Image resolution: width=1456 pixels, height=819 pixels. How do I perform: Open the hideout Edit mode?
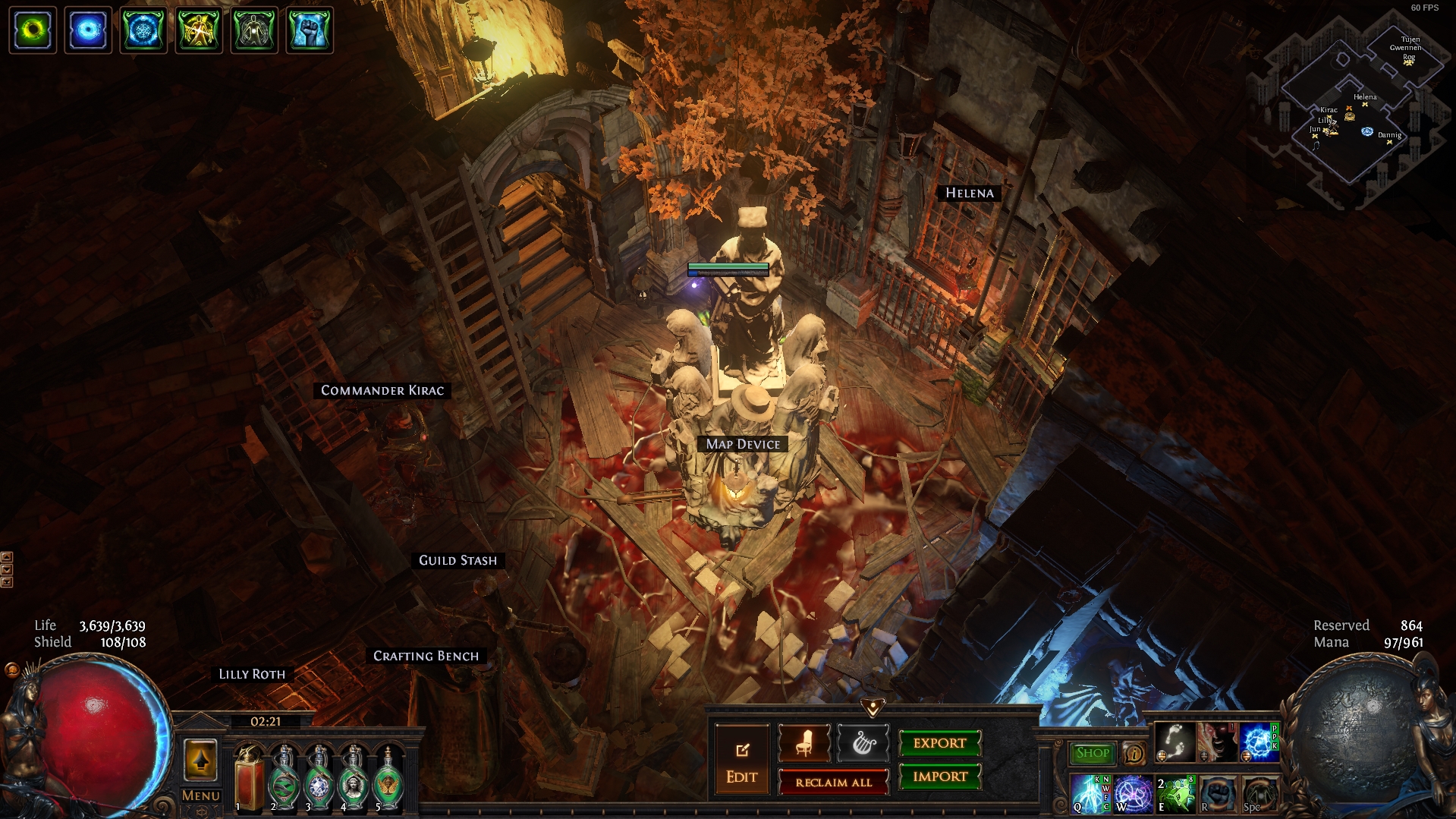pos(741,761)
